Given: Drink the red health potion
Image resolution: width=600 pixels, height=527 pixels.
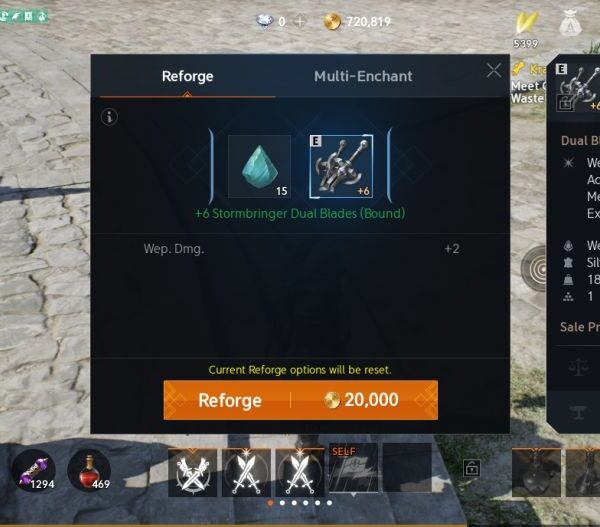Looking at the screenshot, I should (88, 469).
